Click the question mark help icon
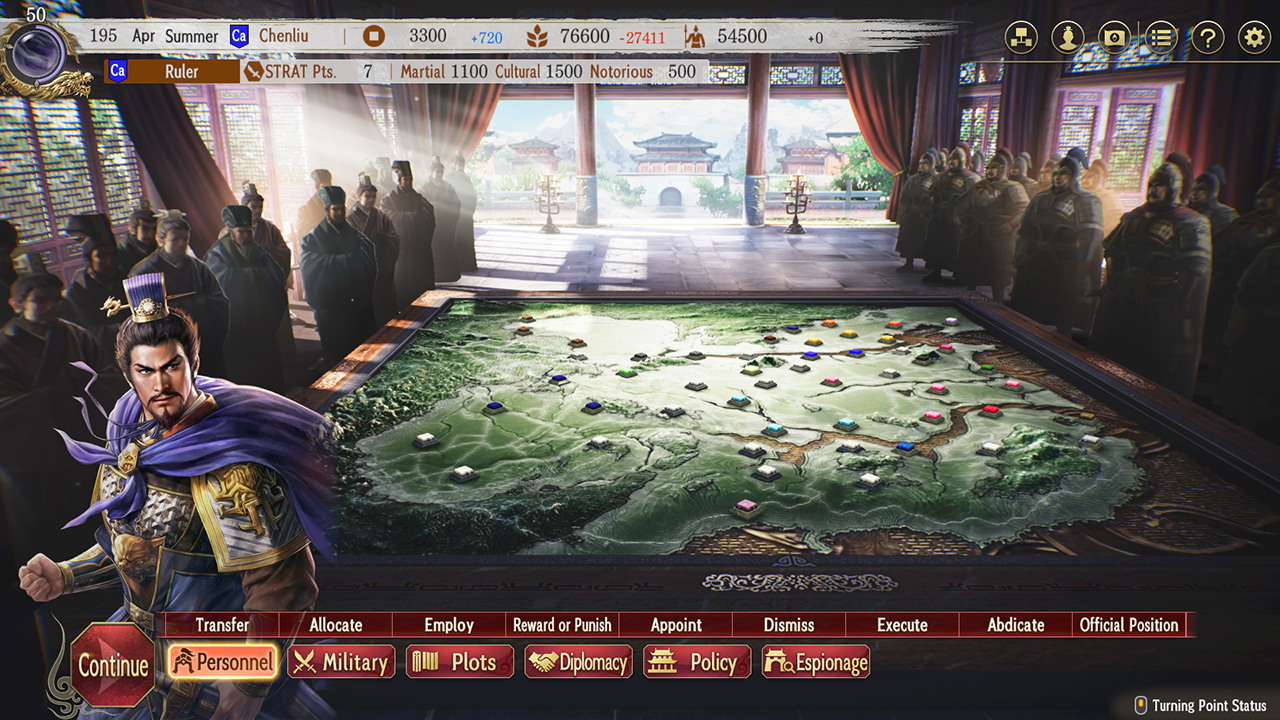 1208,38
